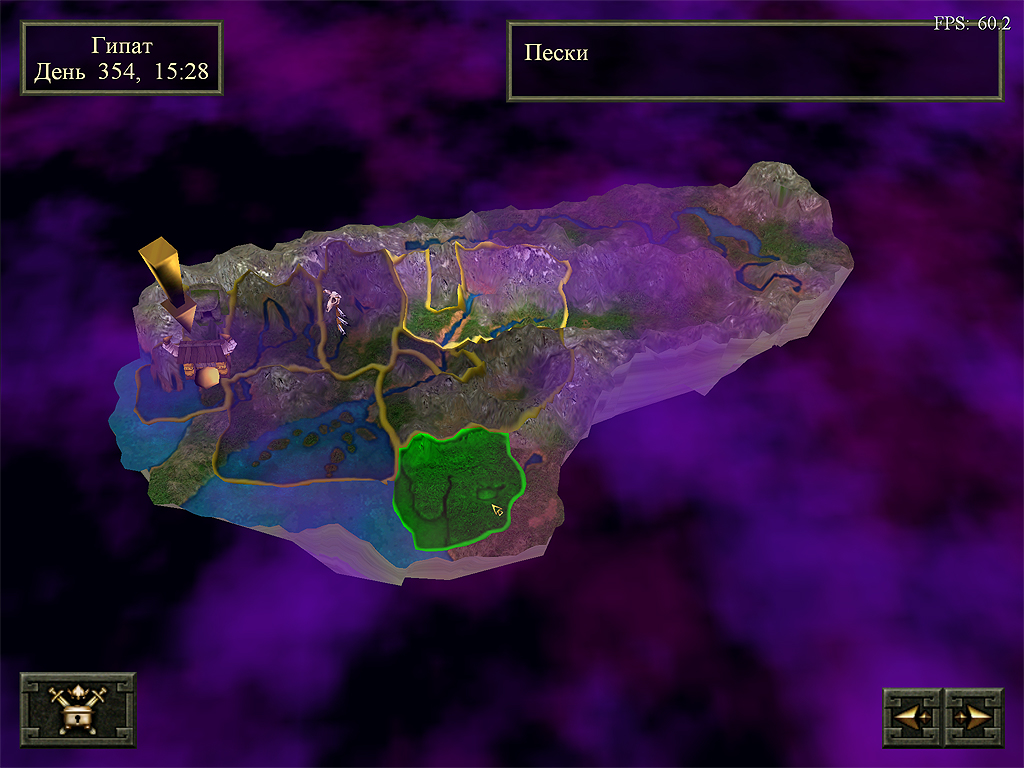Click the crossed-swords helmet button
The width and height of the screenshot is (1024, 768).
click(78, 709)
